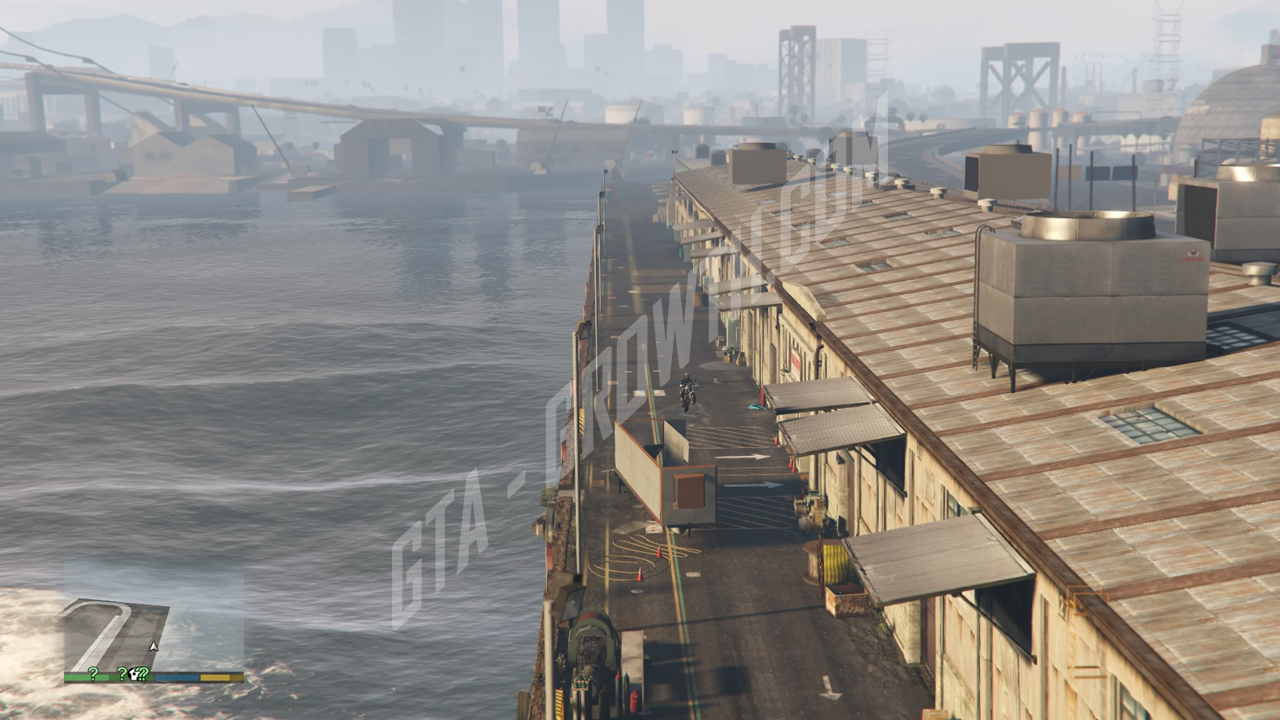Click the white shirt clothing store blip
This screenshot has height=720, width=1280.
pos(133,675)
